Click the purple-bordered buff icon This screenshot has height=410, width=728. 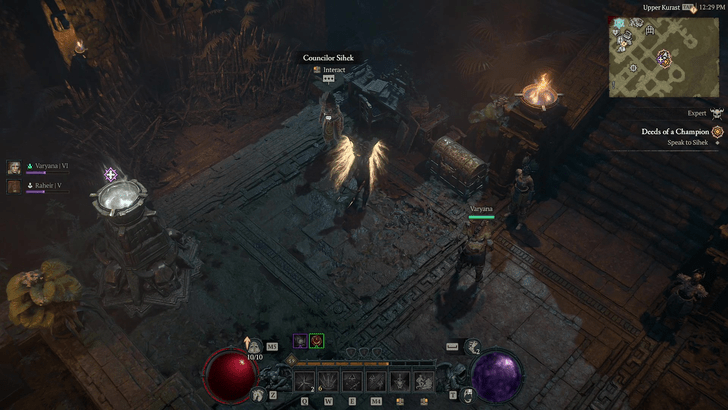[299, 341]
